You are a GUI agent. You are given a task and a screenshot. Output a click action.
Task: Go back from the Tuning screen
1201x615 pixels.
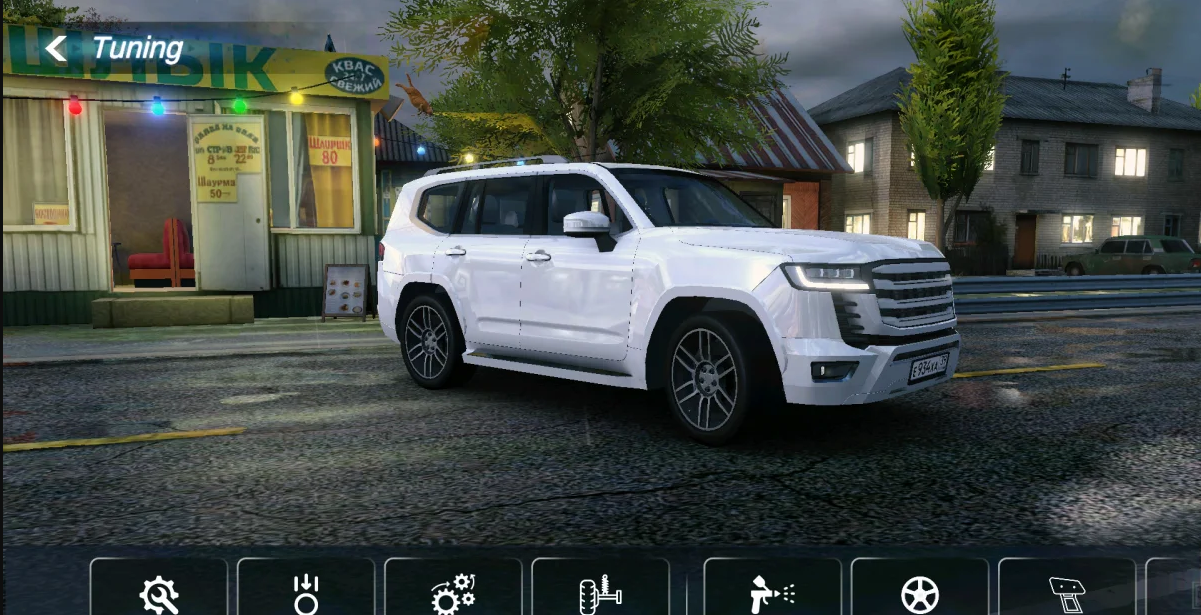[56, 48]
